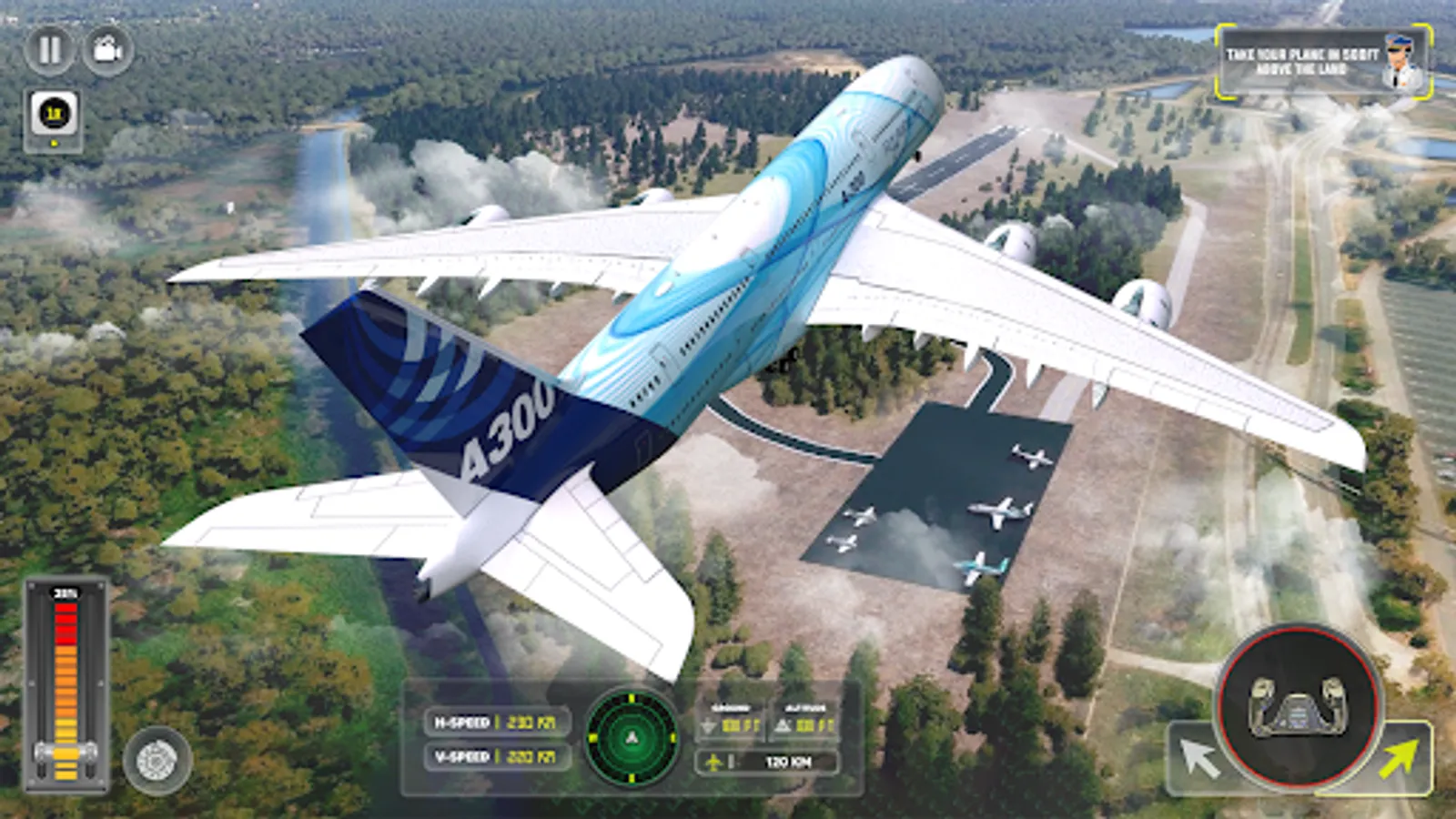Tap the altitude indicator with mountain icon
Screen dimensions: 1456x819
(803, 719)
